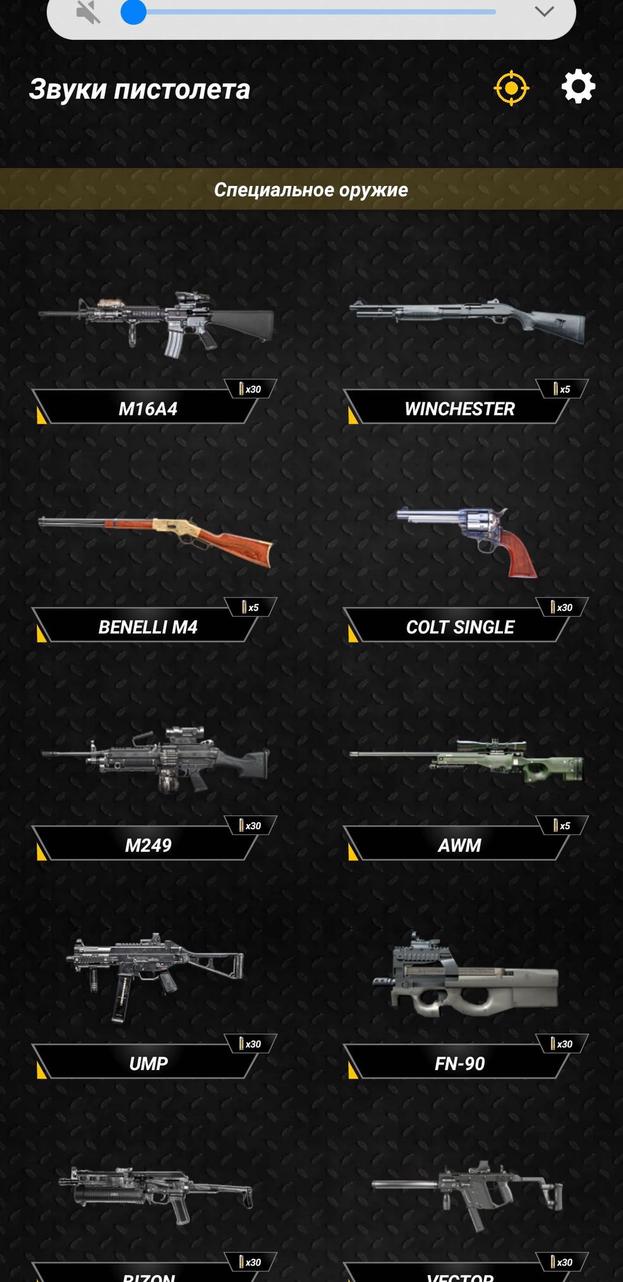This screenshot has width=623, height=1282.
Task: Choose the Vector submachine gun image
Action: click(466, 1192)
